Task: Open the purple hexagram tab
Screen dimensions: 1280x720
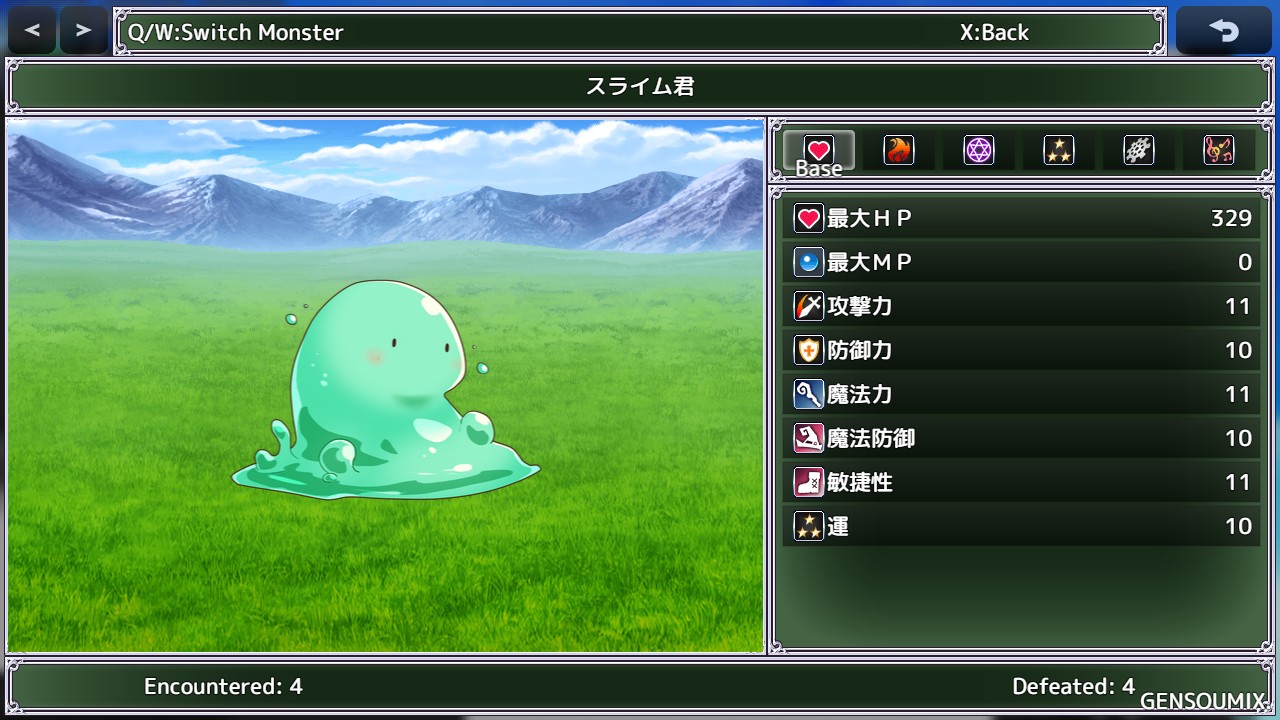Action: click(979, 150)
